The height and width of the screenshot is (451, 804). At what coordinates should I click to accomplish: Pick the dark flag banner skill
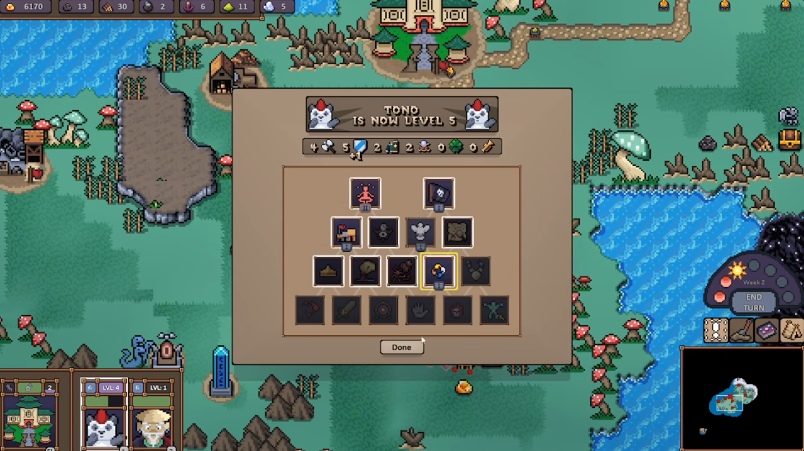438,193
